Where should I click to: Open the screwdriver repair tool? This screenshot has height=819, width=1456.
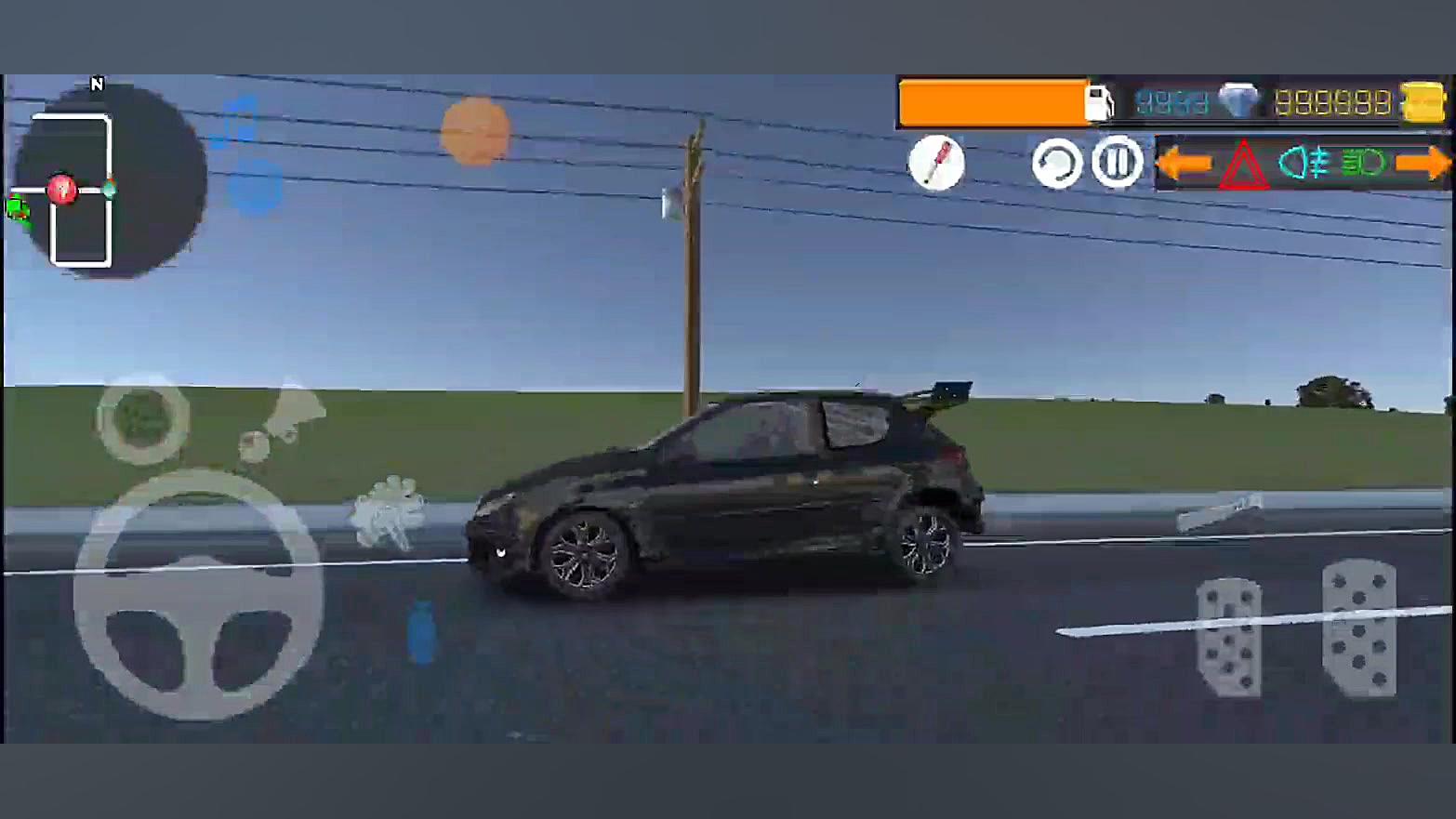(x=936, y=163)
